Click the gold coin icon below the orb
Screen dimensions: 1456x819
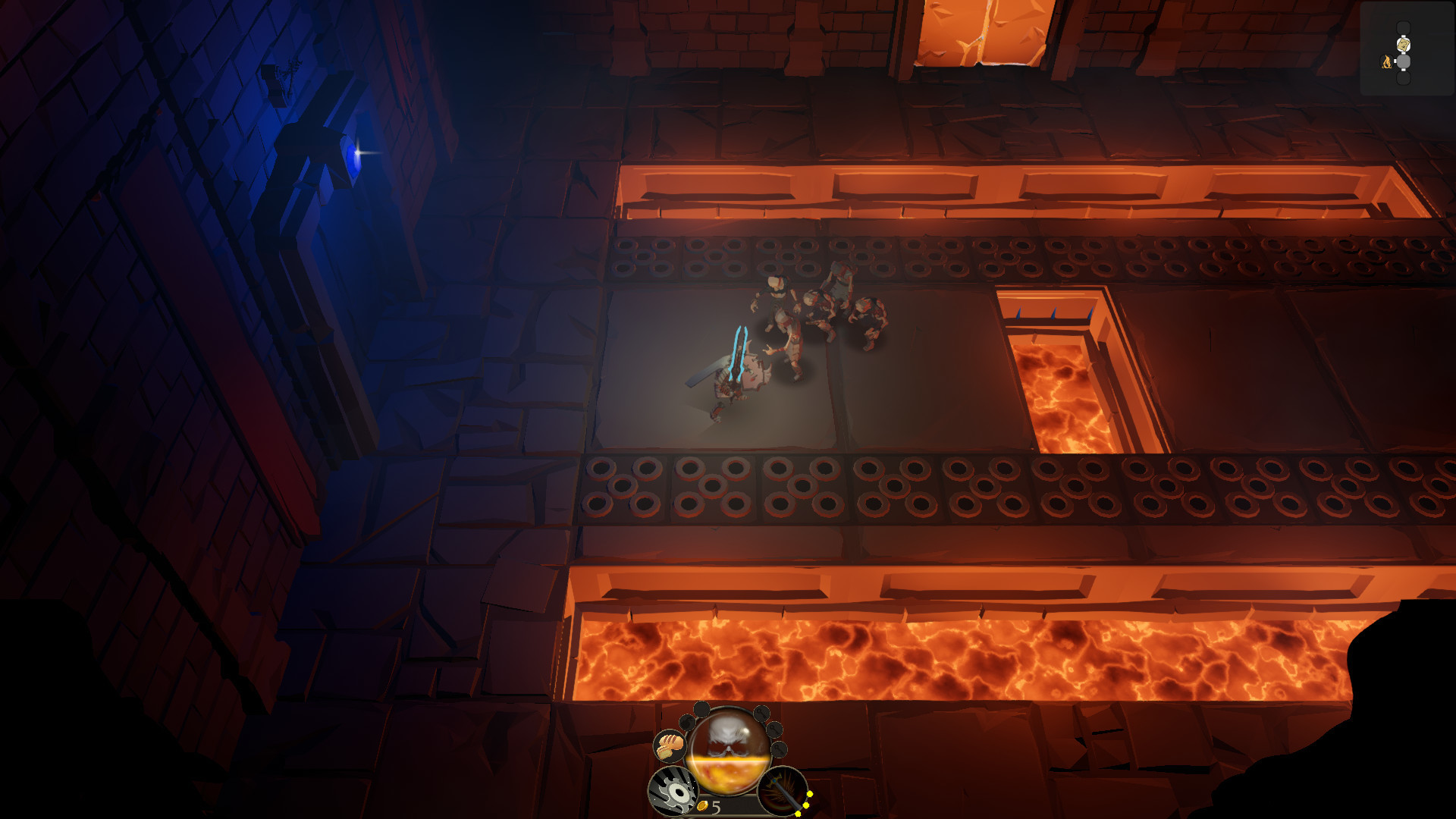click(x=703, y=807)
